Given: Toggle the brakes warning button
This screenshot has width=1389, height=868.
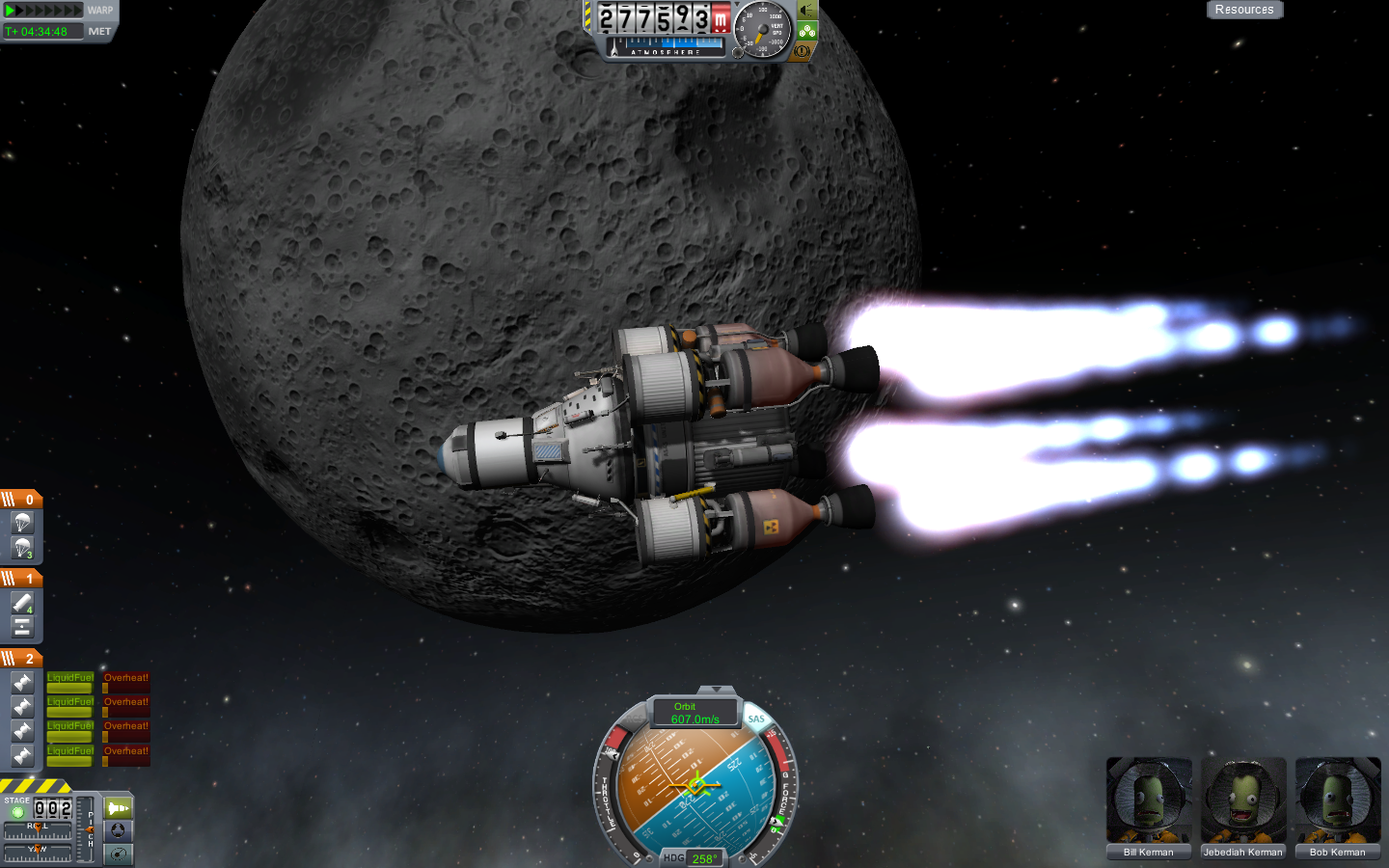Looking at the screenshot, I should pyautogui.click(x=802, y=51).
